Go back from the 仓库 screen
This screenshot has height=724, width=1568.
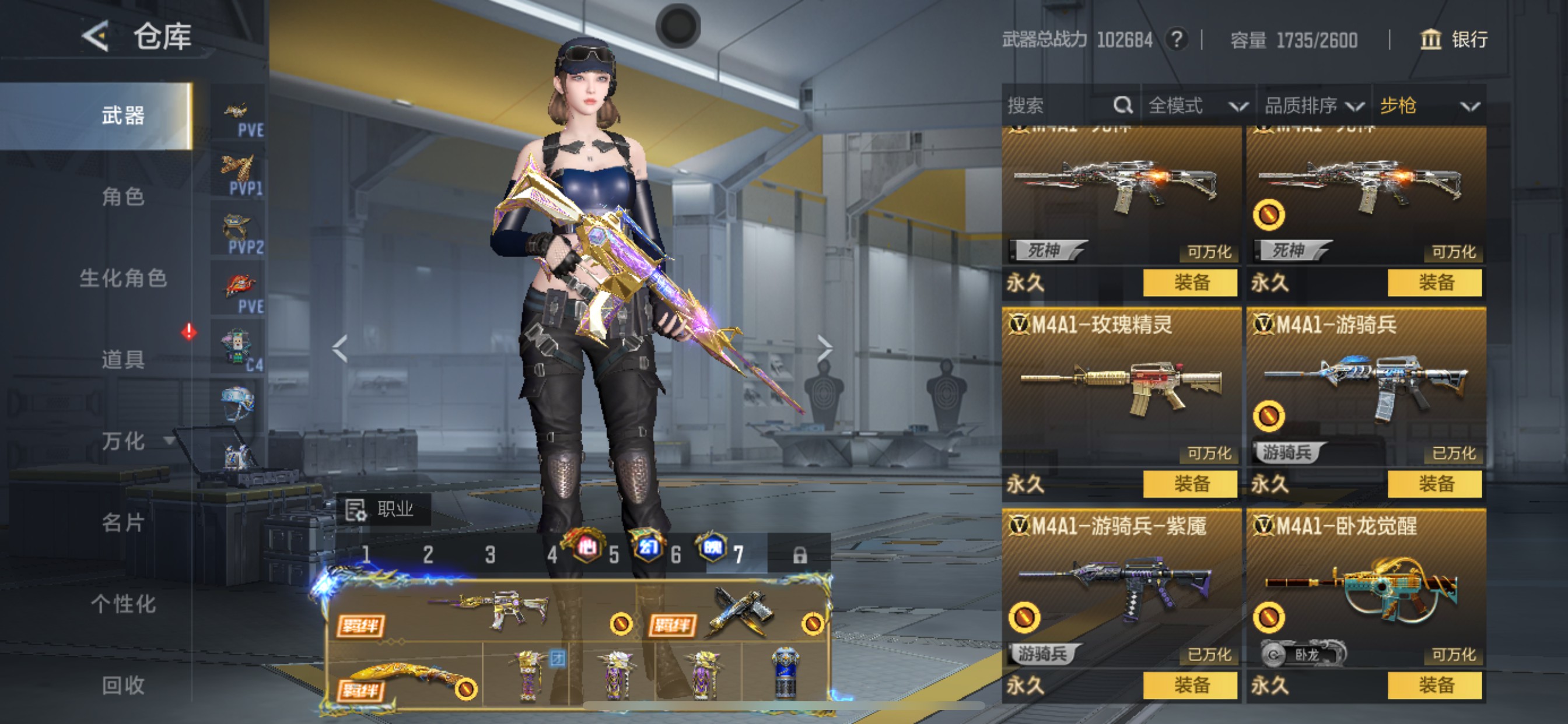pos(96,37)
